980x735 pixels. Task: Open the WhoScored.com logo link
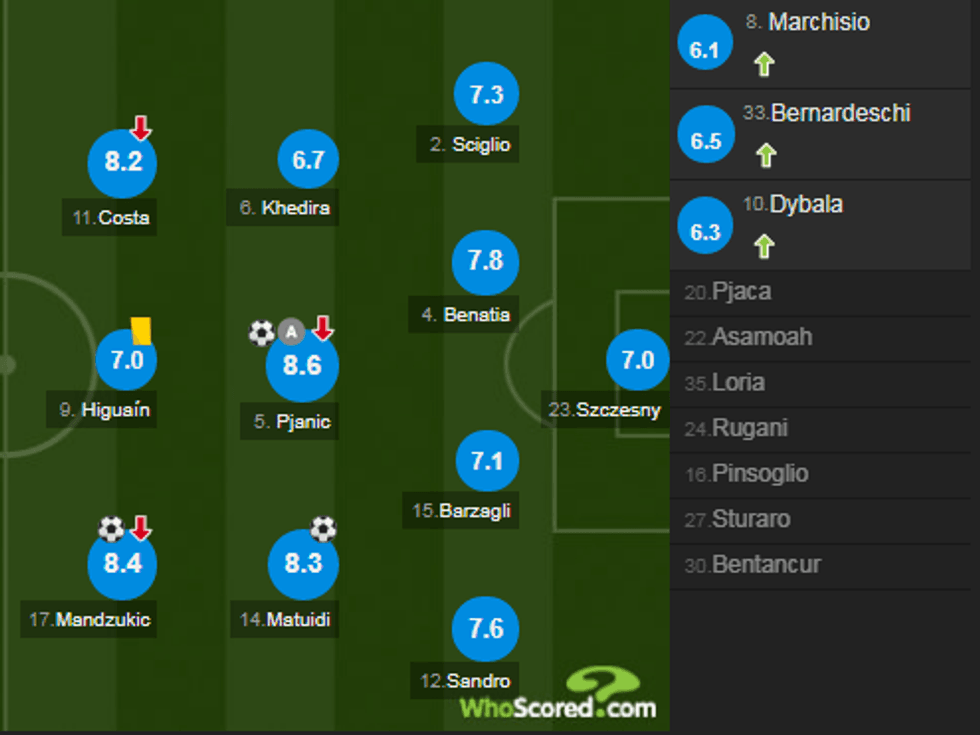click(558, 696)
